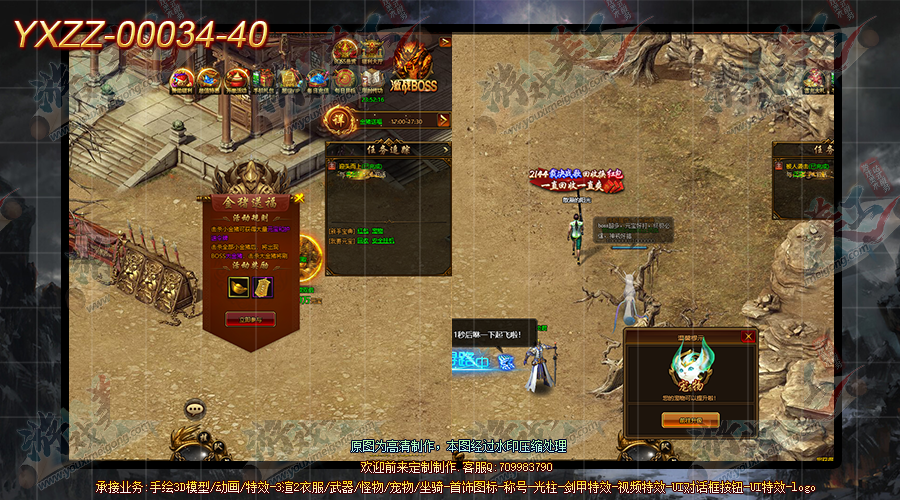Select the gold ingot reward slot
The width and height of the screenshot is (900, 500).
pyautogui.click(x=238, y=289)
